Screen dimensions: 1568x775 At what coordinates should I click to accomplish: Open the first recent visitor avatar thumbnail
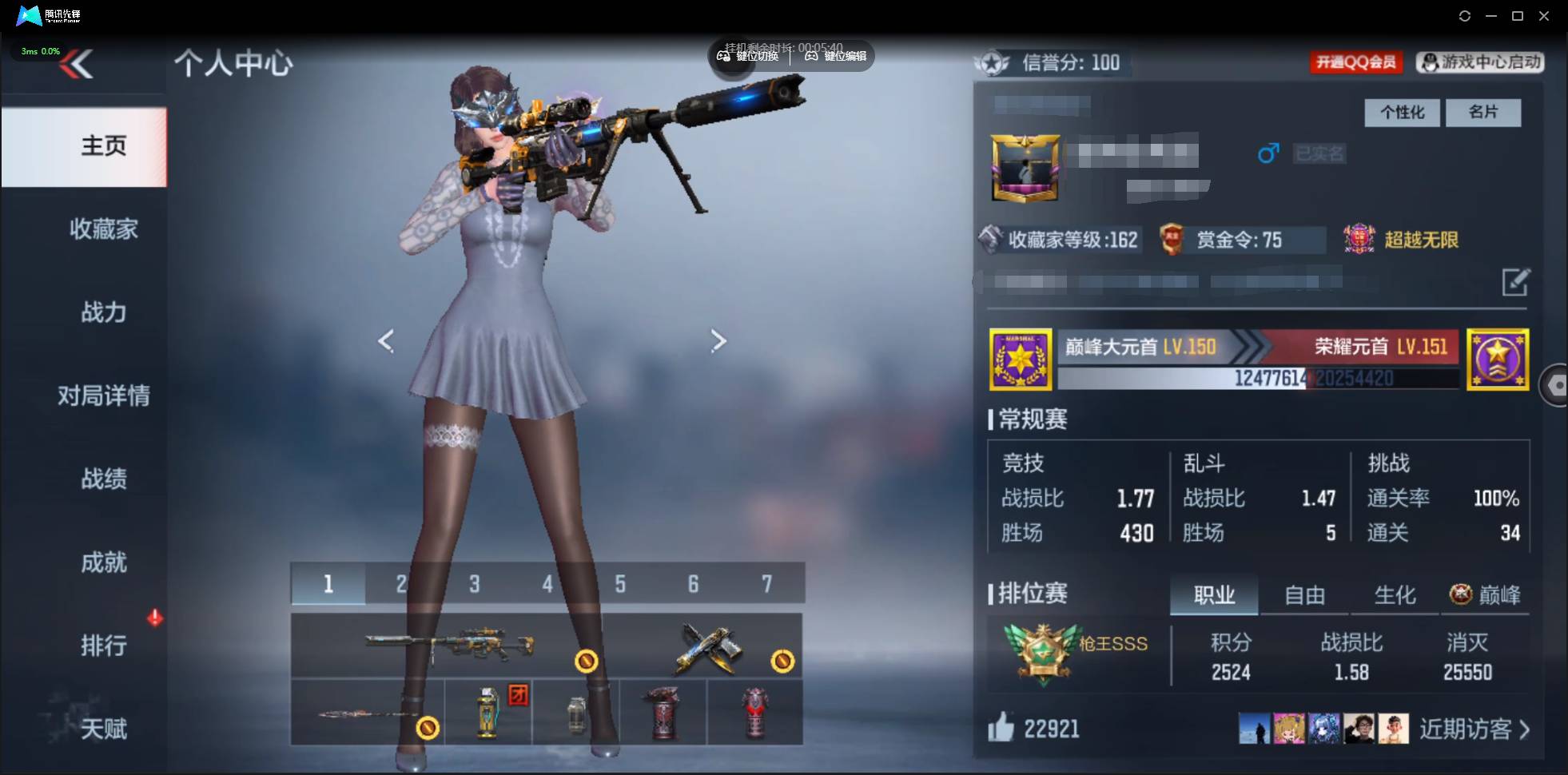coord(1255,728)
